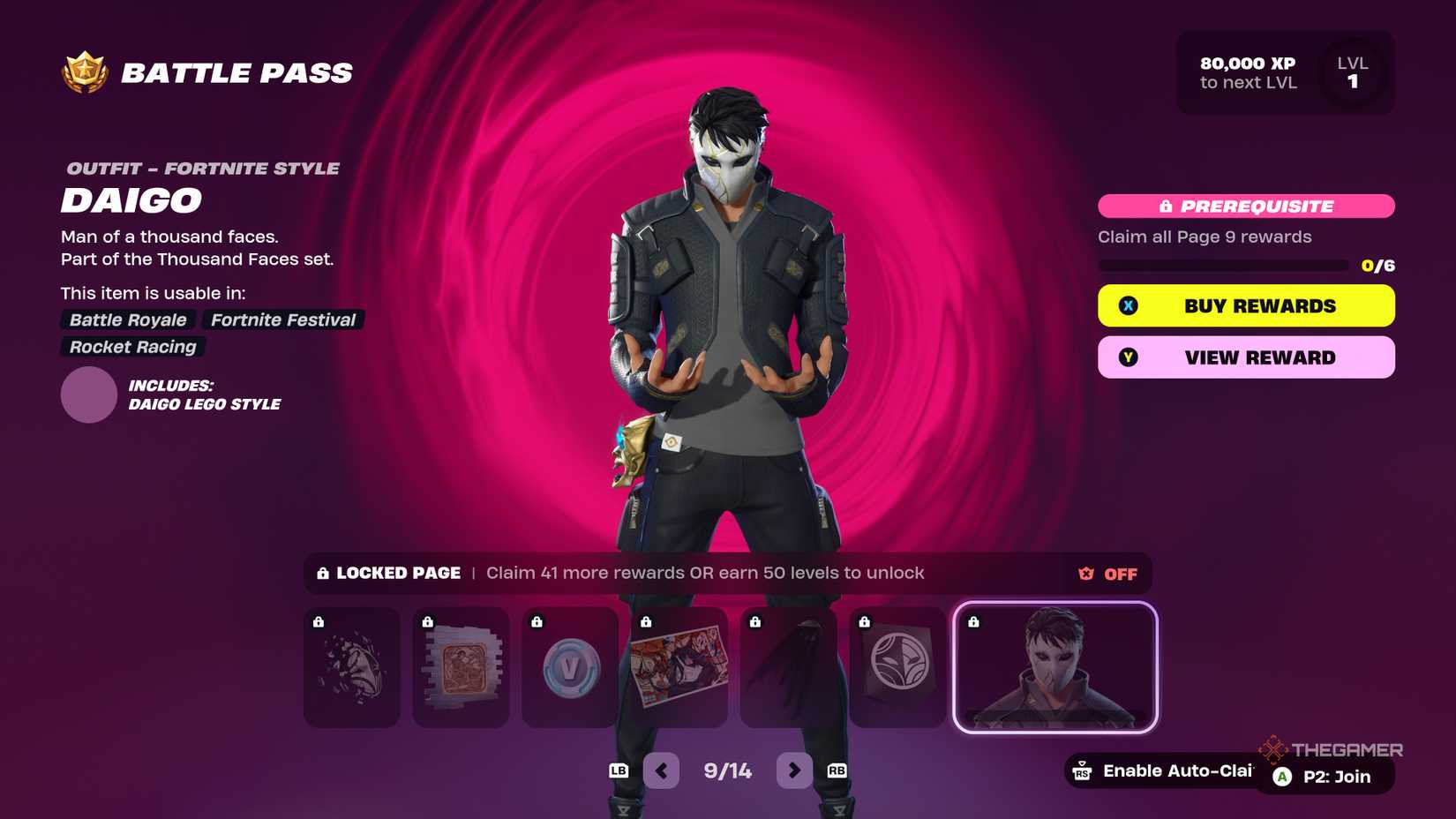The height and width of the screenshot is (819, 1456).
Task: Click the banner emblem reward icon
Action: (897, 668)
